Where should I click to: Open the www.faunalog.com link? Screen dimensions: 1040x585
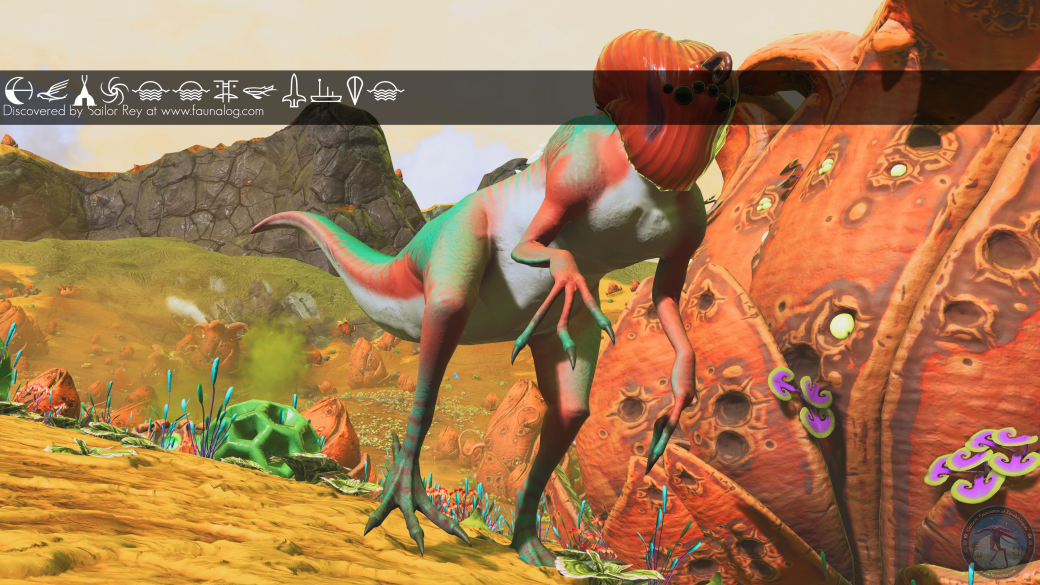[212, 112]
